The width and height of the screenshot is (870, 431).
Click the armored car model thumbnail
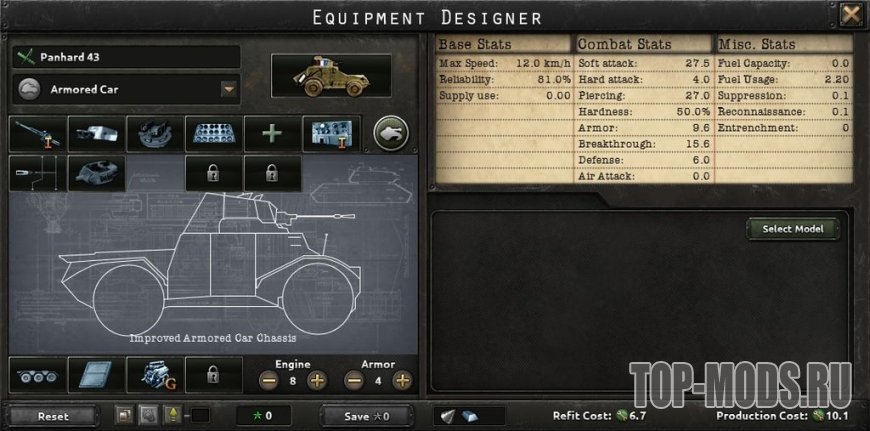[332, 77]
